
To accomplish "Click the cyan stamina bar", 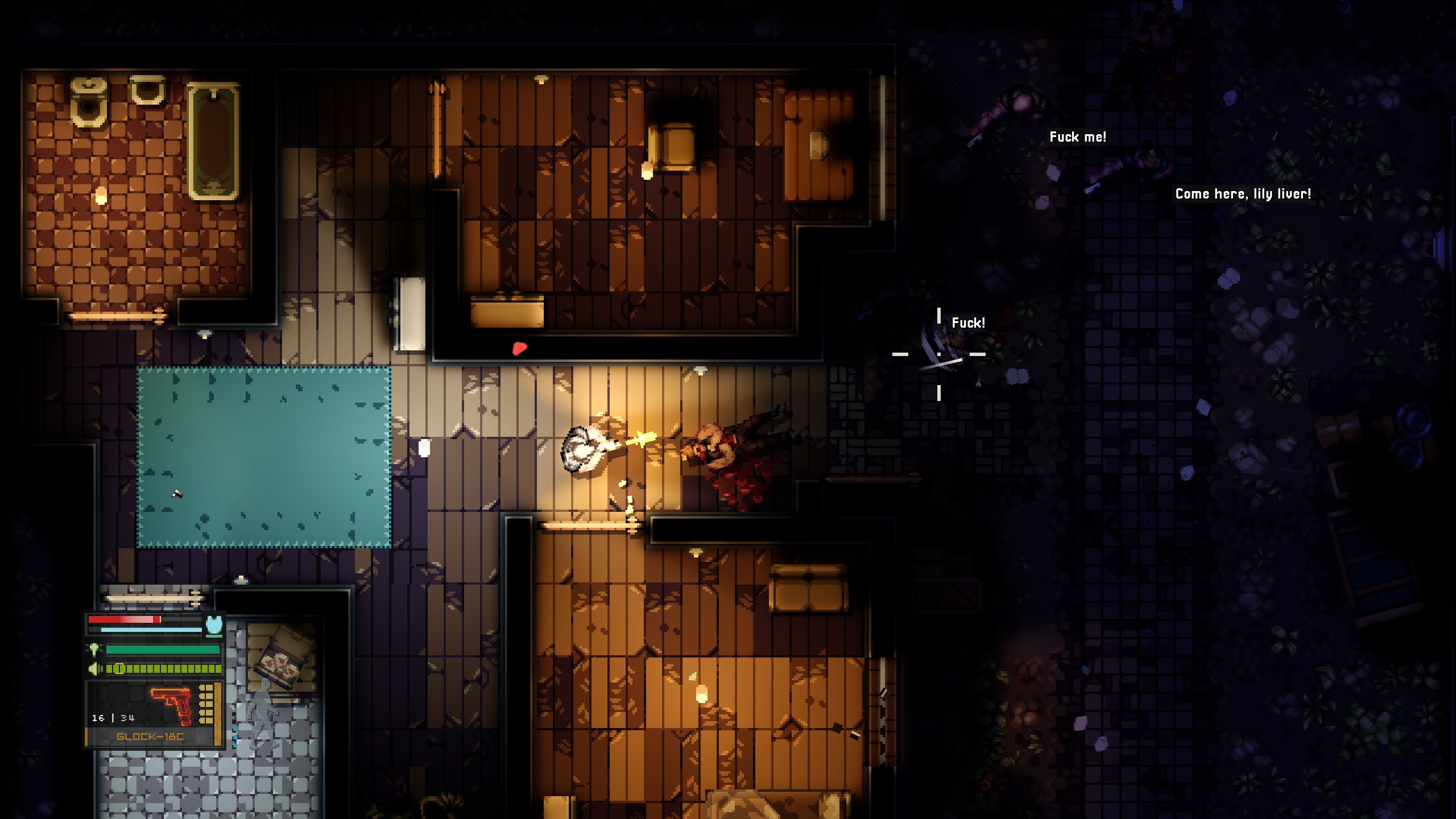I will [x=146, y=630].
